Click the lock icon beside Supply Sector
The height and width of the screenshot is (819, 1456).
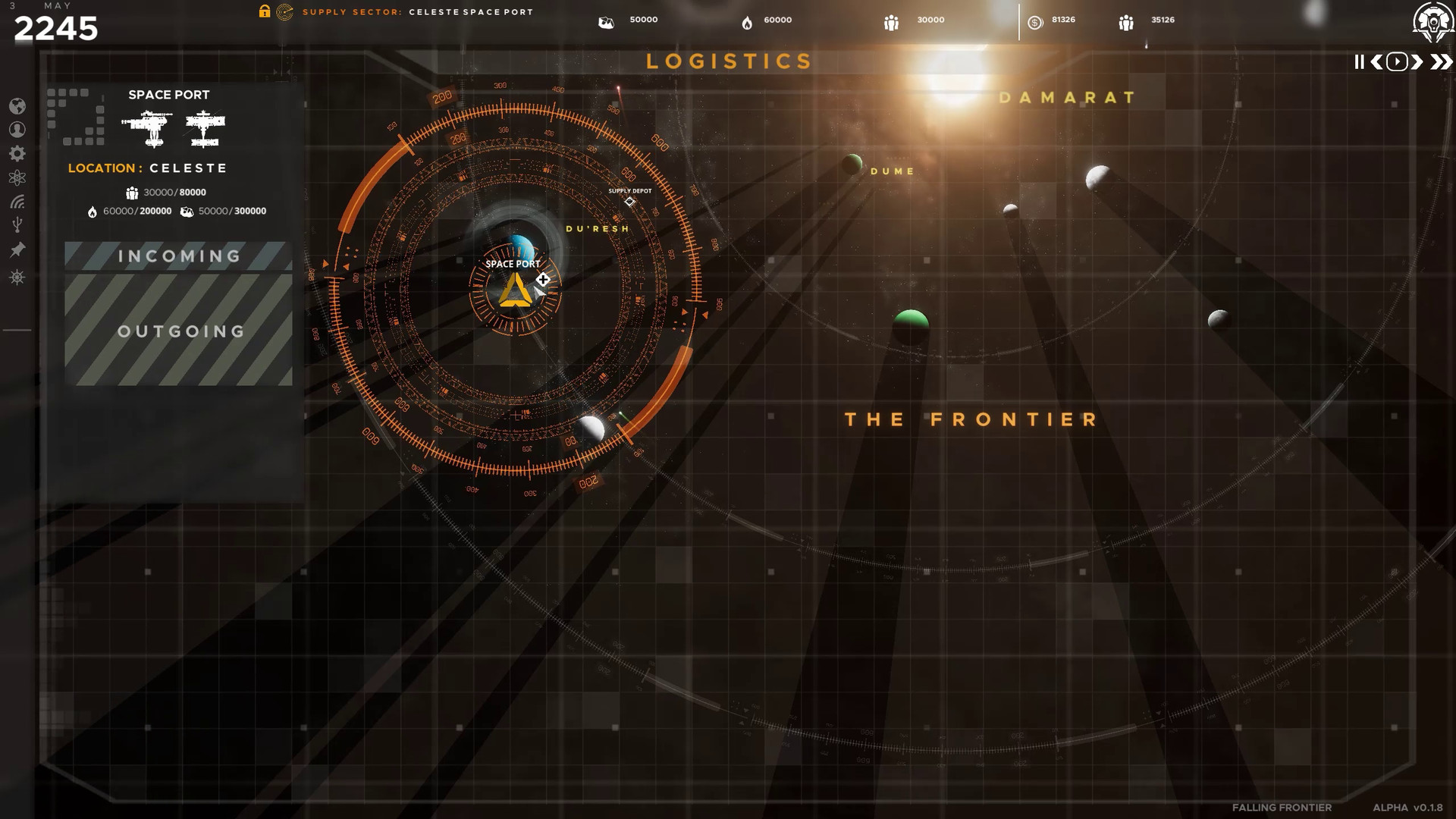[264, 11]
